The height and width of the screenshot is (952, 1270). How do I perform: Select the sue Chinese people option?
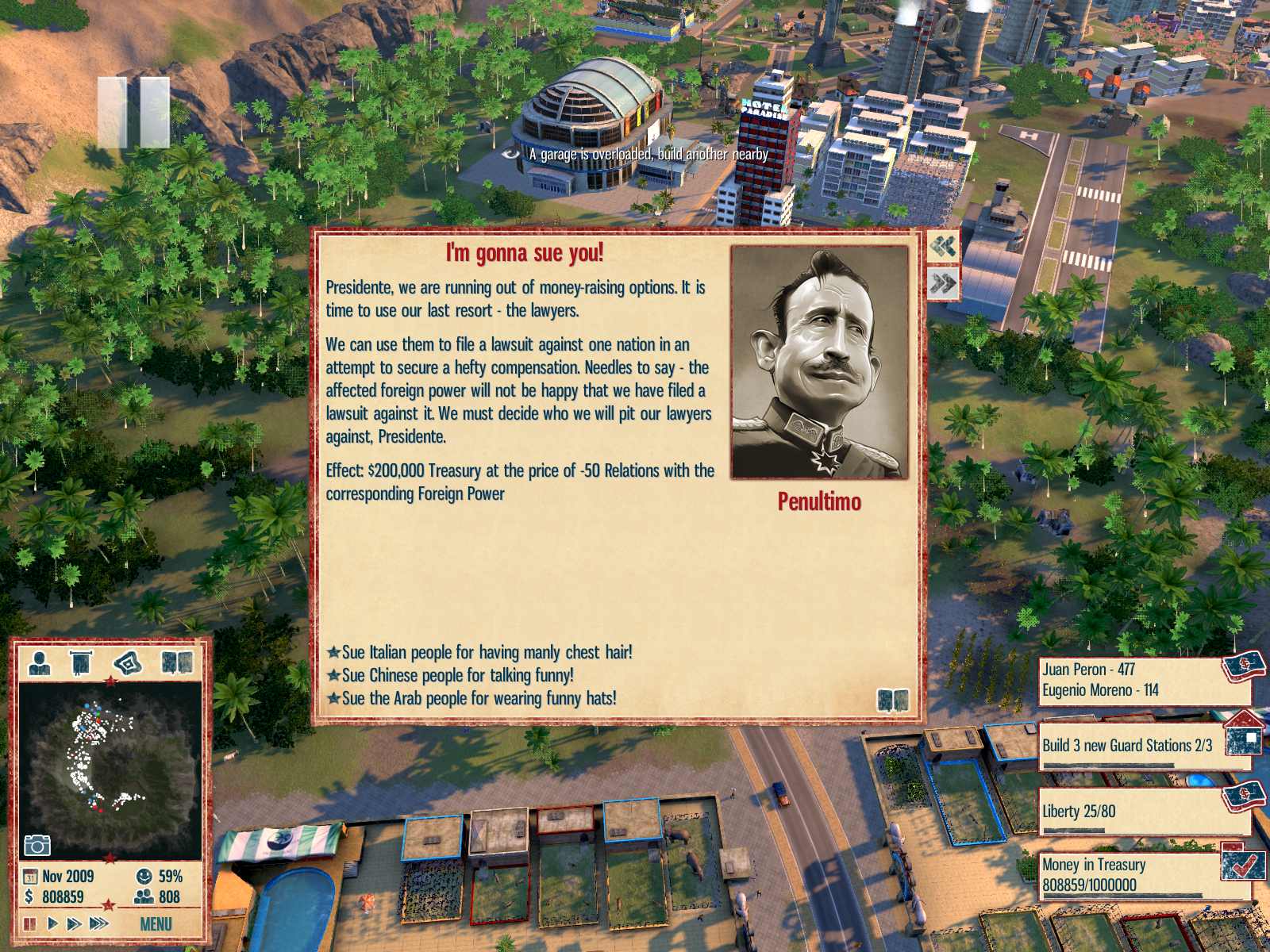click(x=457, y=675)
